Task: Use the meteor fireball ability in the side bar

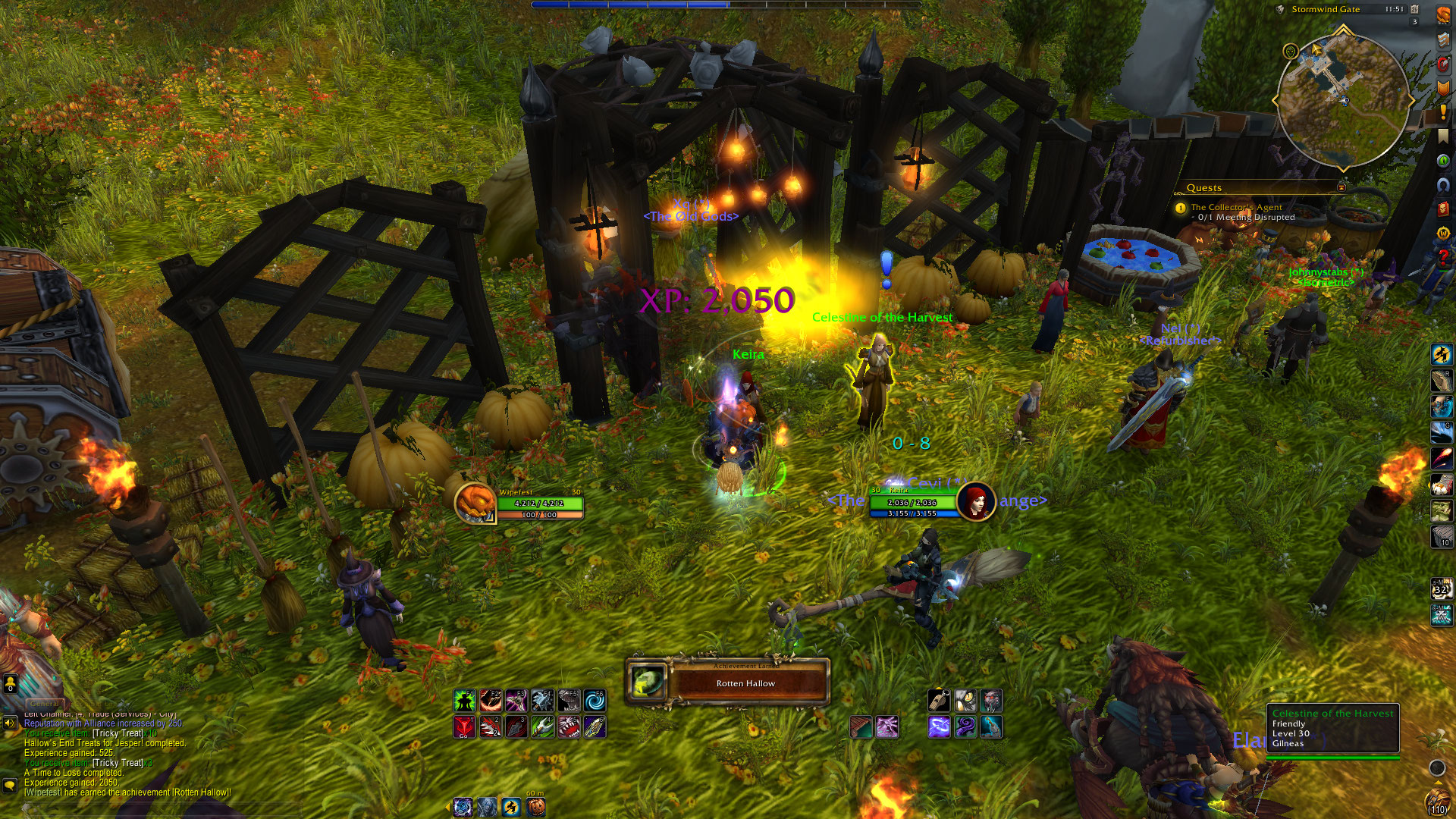Action: (1442, 458)
